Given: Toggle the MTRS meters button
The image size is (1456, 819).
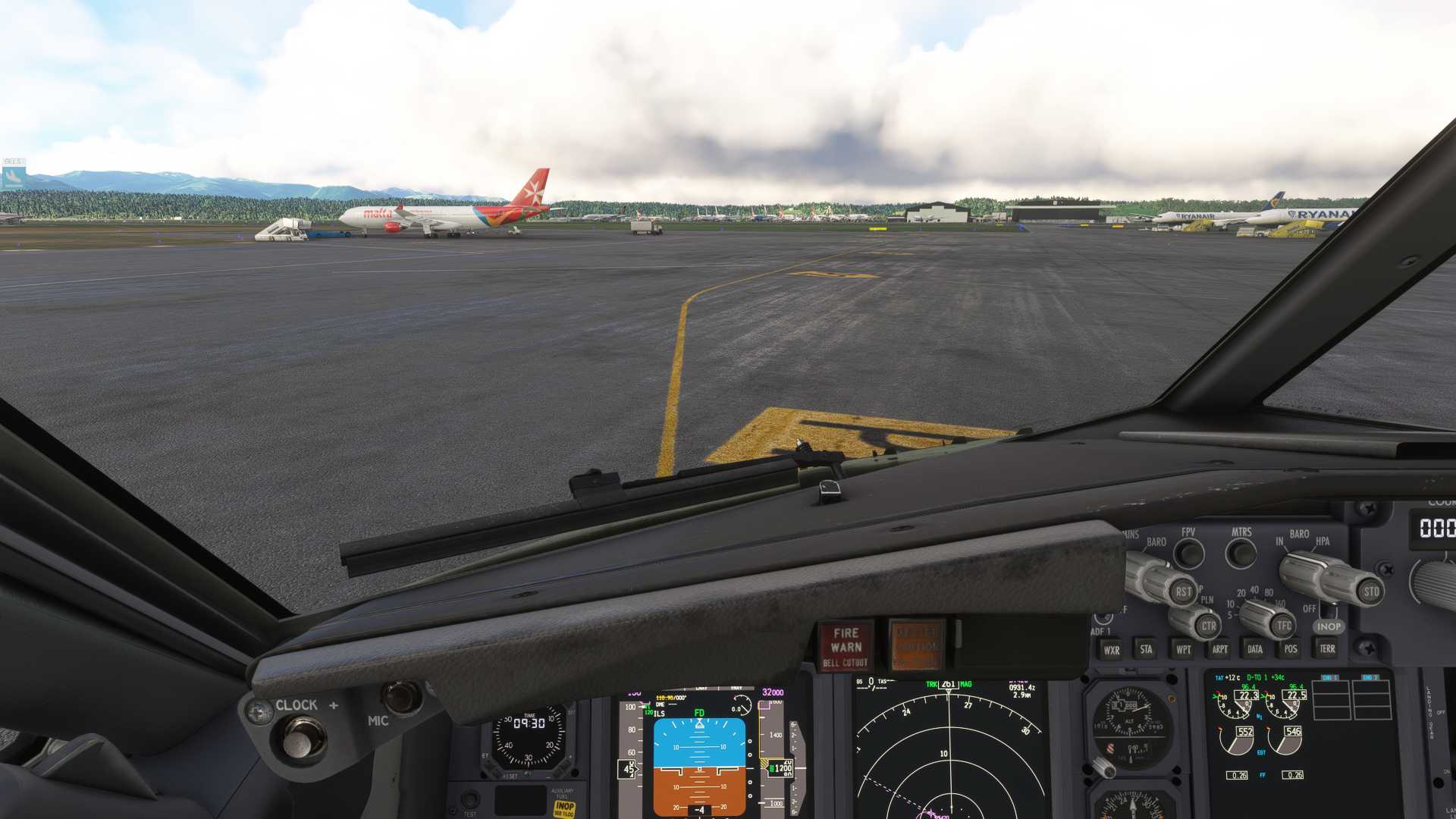Looking at the screenshot, I should (1241, 554).
